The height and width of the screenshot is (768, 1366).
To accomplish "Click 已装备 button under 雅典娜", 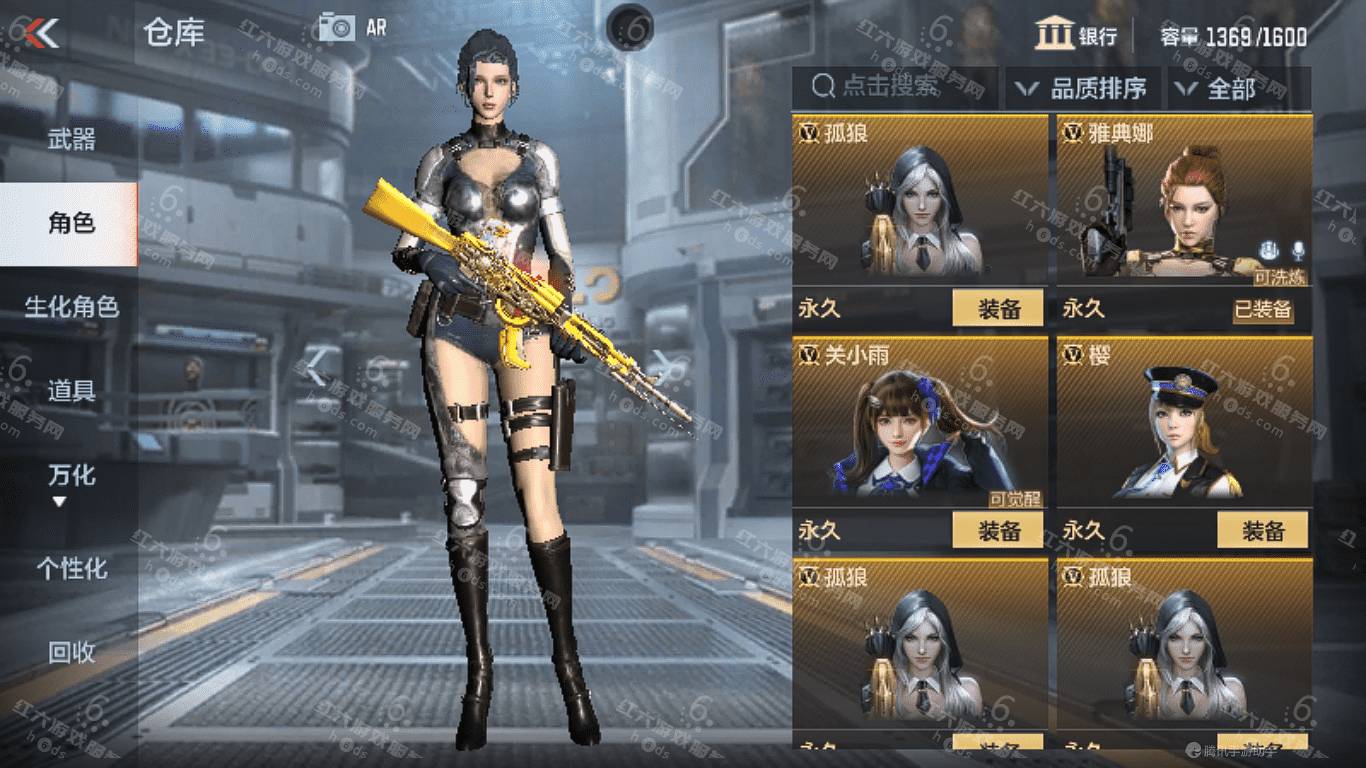I will point(1262,309).
